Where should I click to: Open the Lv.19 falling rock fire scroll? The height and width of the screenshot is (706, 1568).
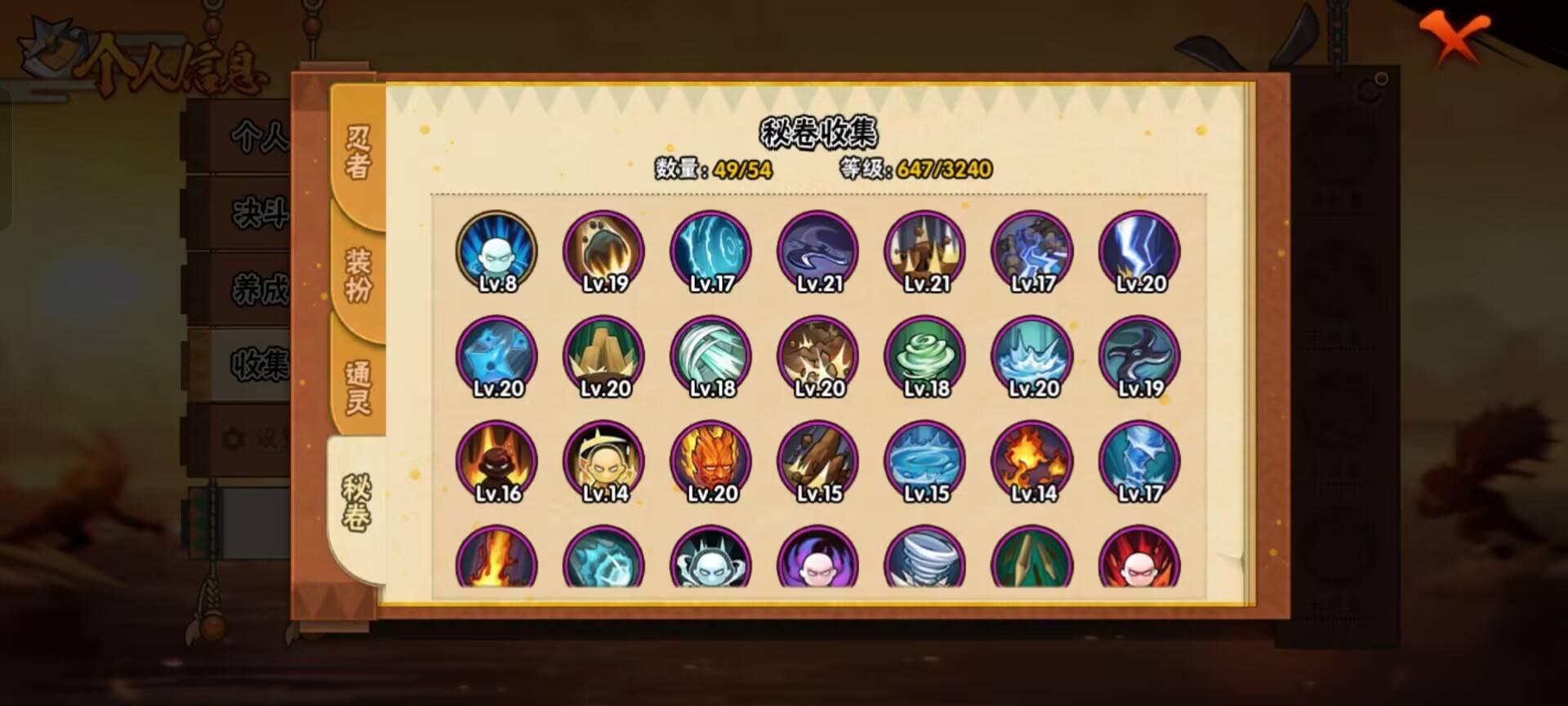pos(604,249)
